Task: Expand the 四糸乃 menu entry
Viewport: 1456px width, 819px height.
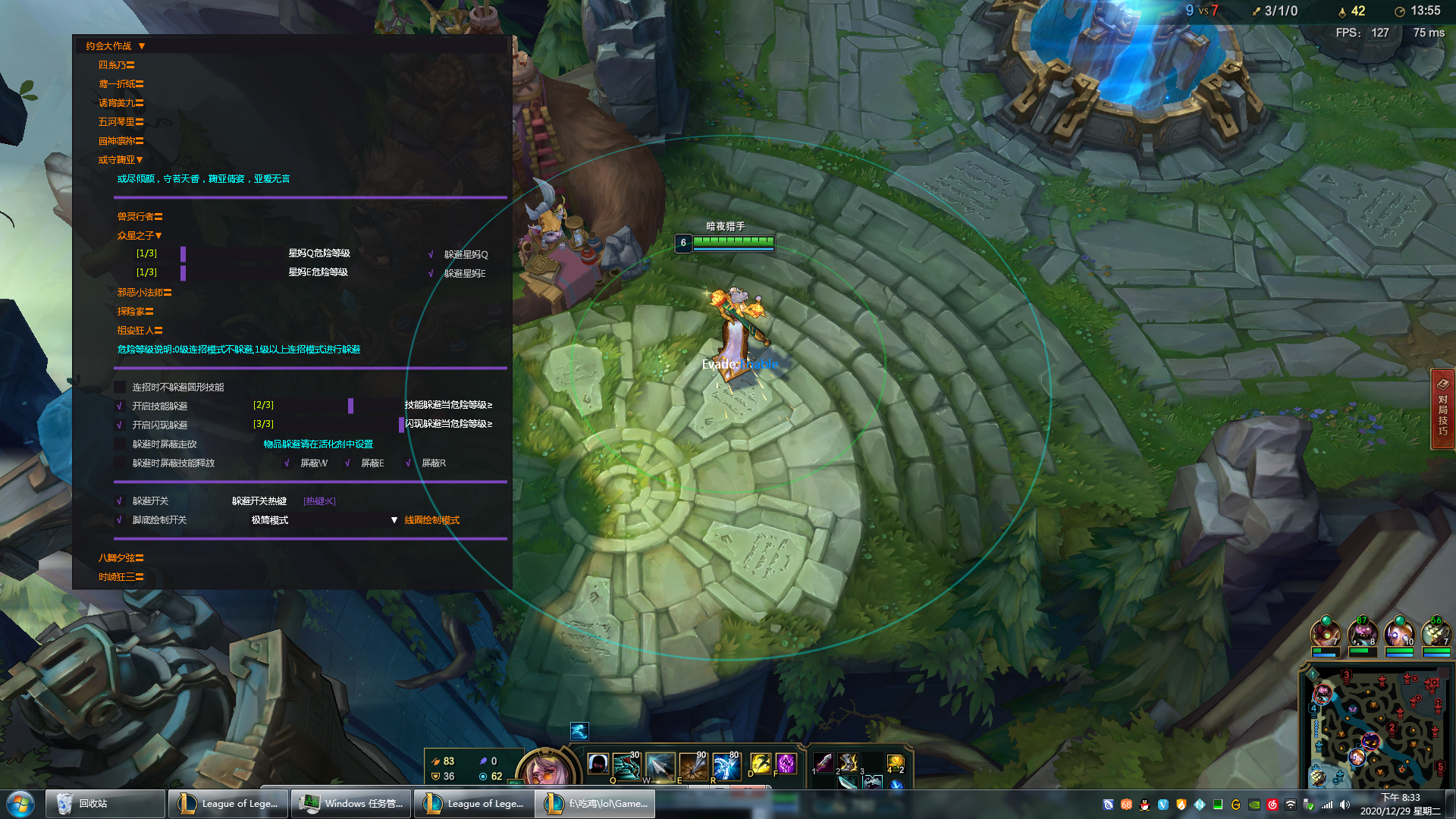Action: click(116, 65)
